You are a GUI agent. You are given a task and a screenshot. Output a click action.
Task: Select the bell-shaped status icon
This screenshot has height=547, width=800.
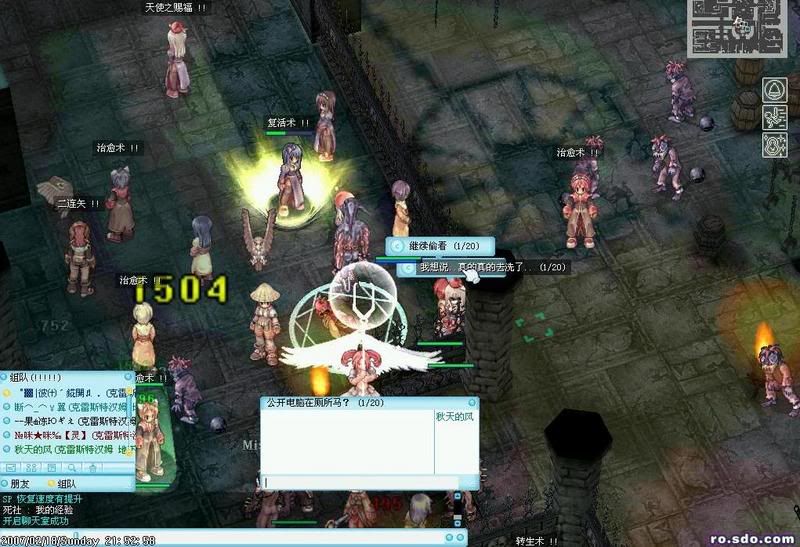pyautogui.click(x=775, y=91)
